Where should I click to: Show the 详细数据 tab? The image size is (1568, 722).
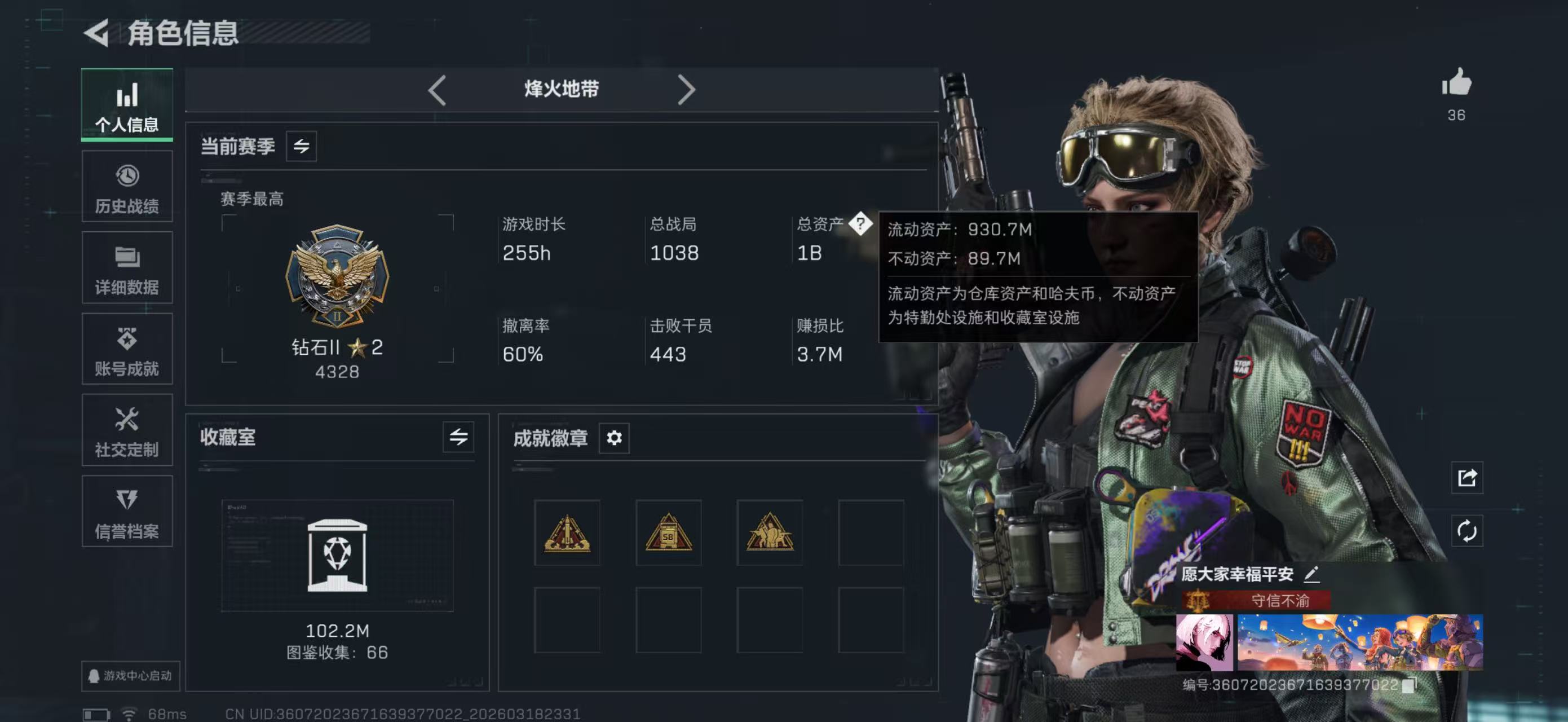127,268
